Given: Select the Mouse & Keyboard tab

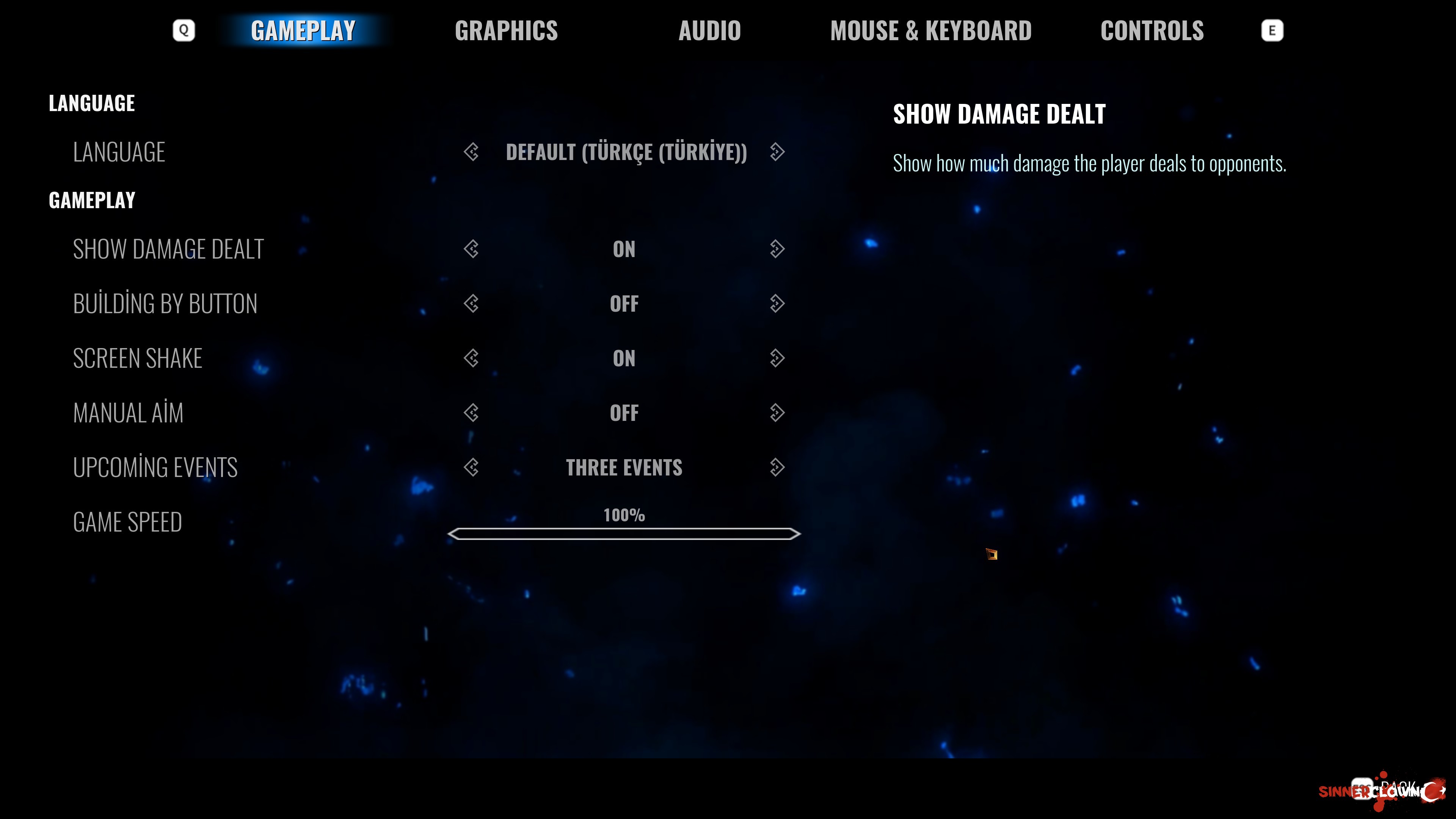Looking at the screenshot, I should [930, 30].
